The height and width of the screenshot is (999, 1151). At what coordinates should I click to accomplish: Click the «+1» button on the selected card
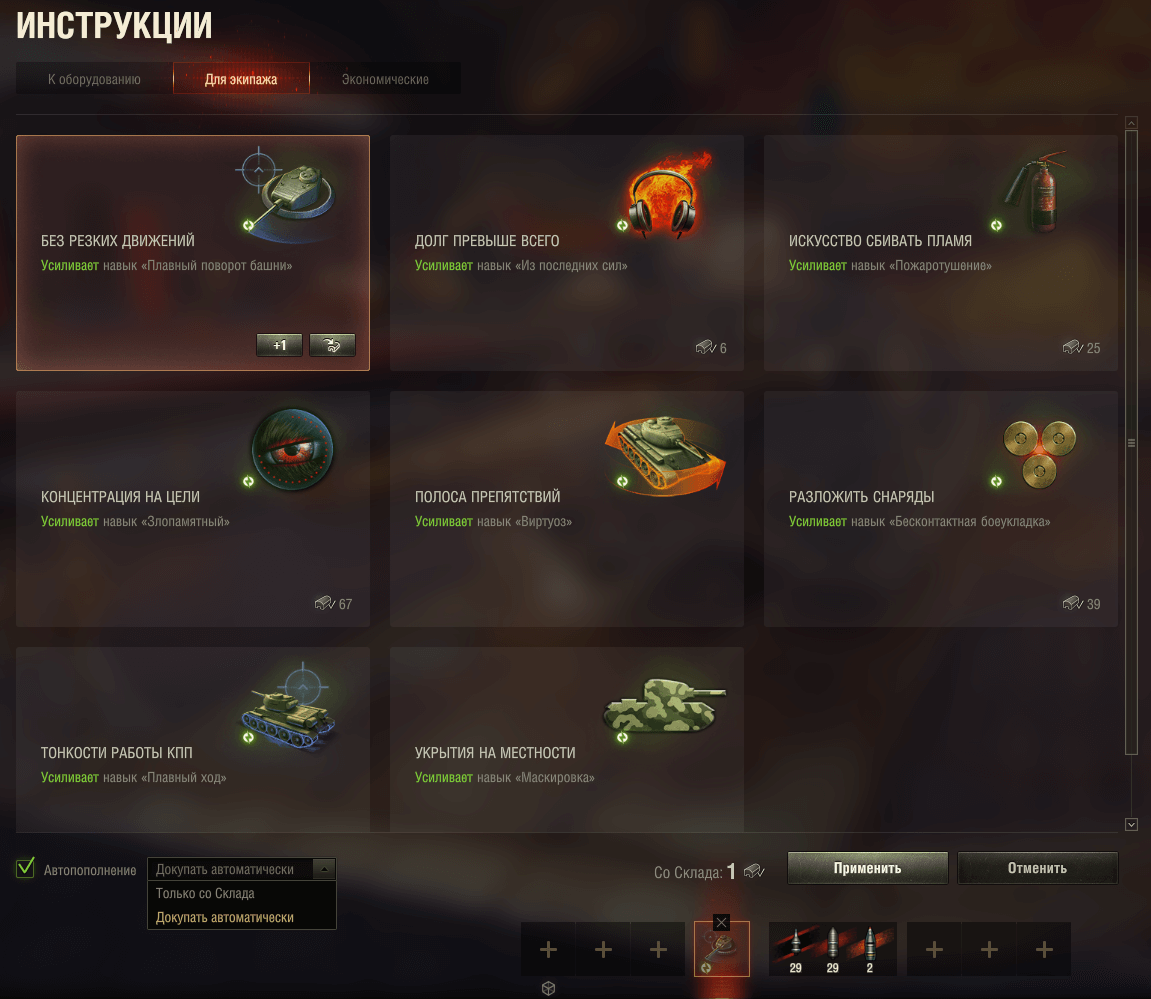click(279, 346)
